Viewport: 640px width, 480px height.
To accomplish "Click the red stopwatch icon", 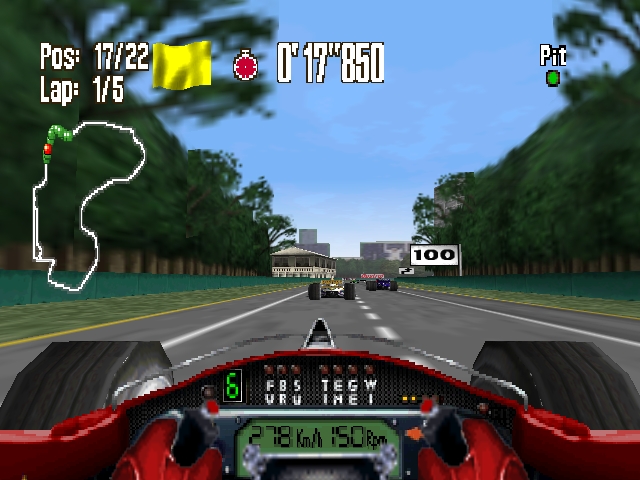I will coord(246,66).
